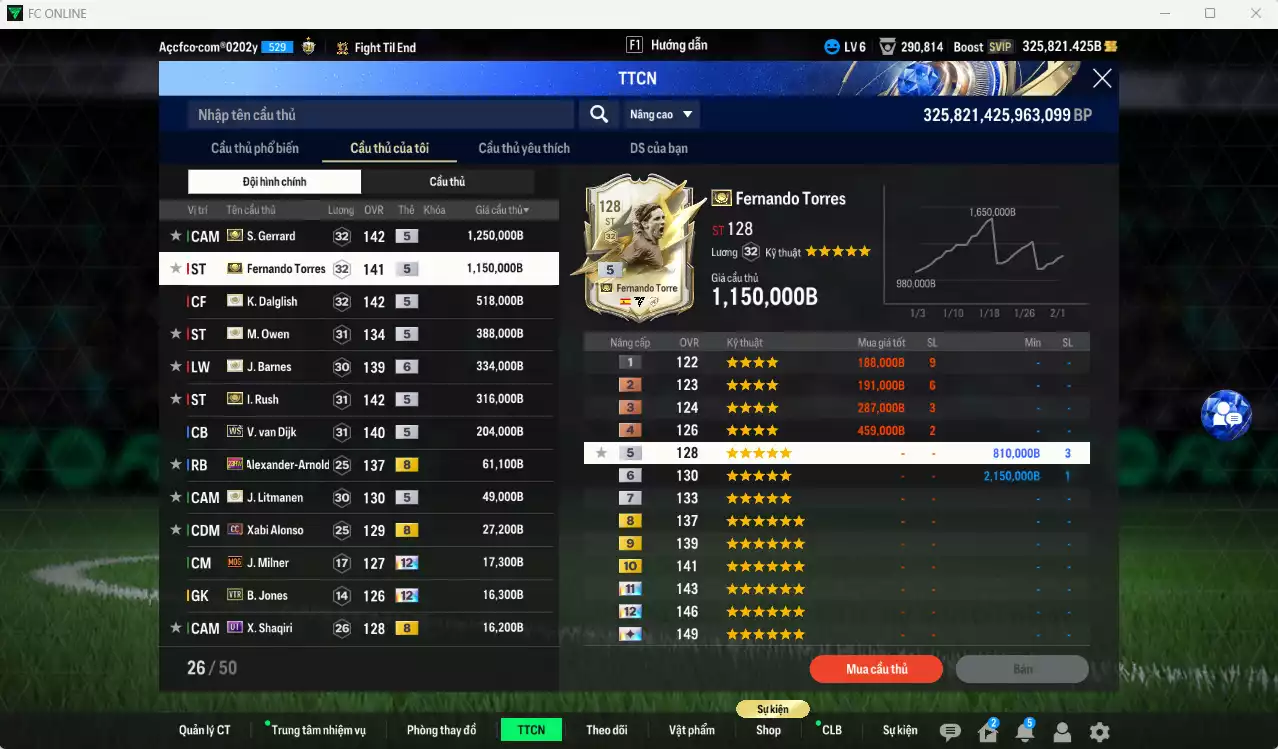Open the Cầu thủ yêu thích tab
The height and width of the screenshot is (749, 1278).
tap(524, 149)
